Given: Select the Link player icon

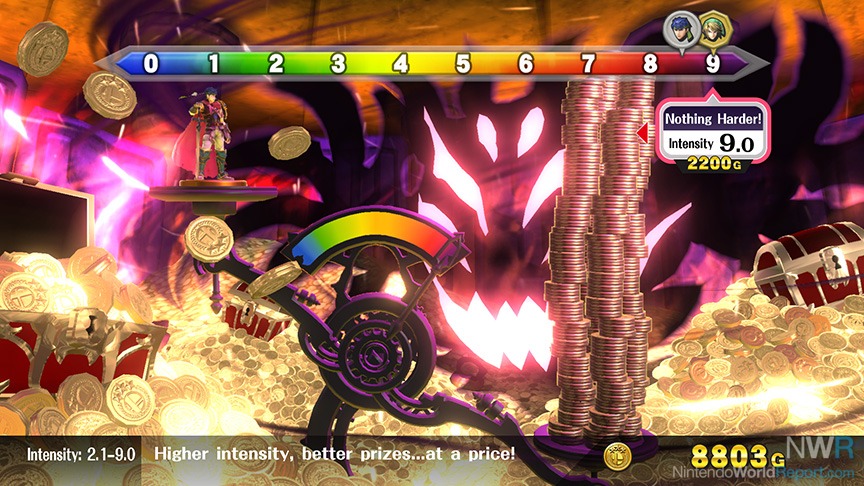Looking at the screenshot, I should point(711,25).
